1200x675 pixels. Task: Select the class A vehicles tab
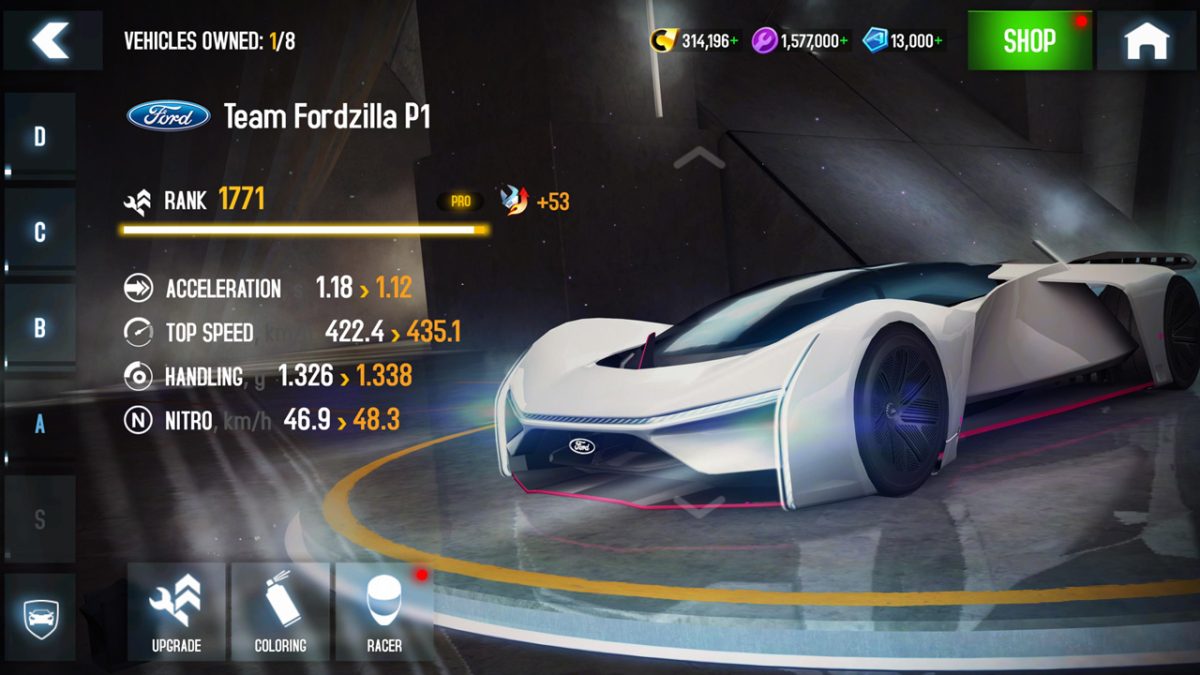point(40,423)
